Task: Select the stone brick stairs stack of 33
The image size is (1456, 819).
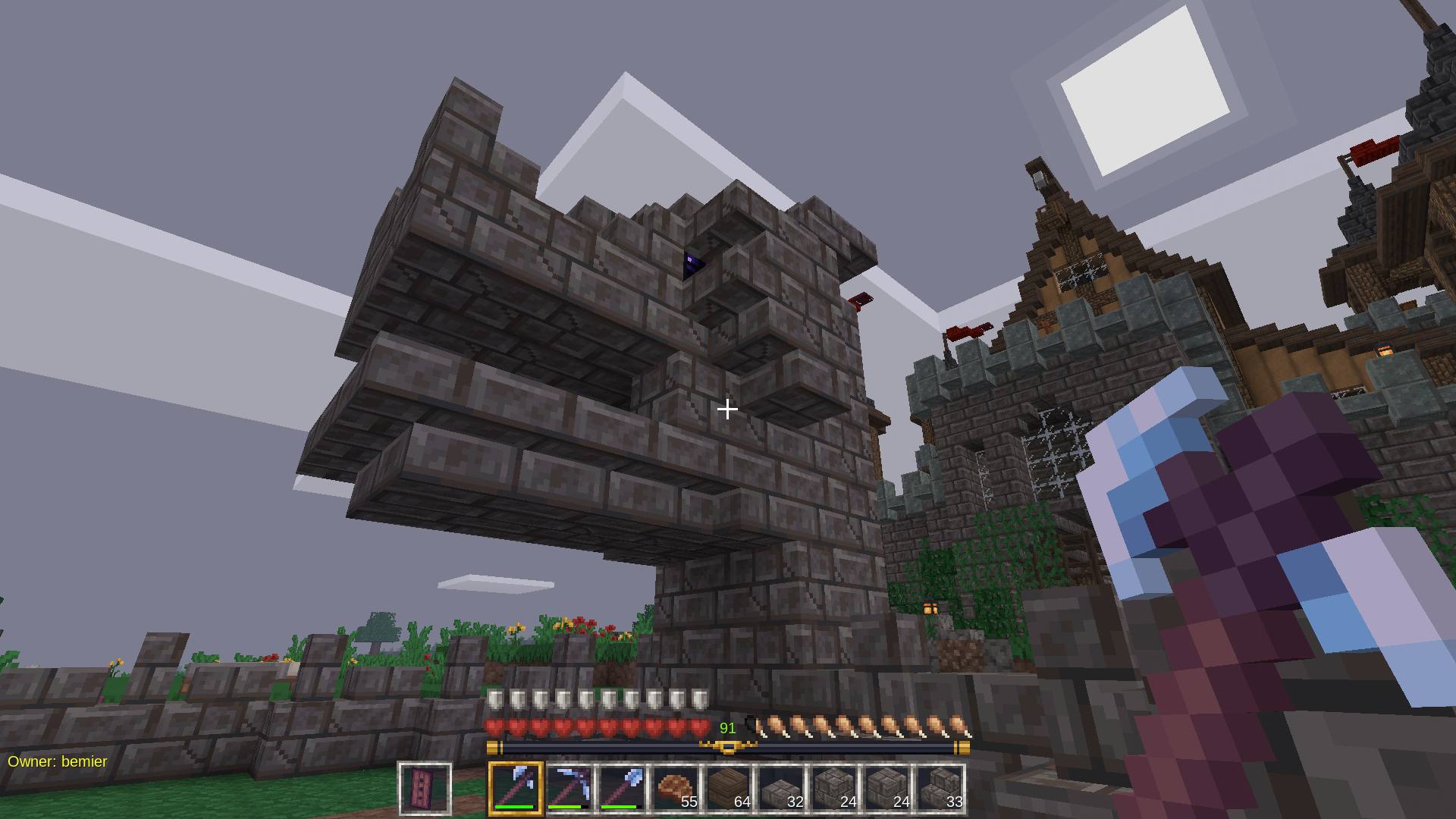Action: click(x=940, y=789)
